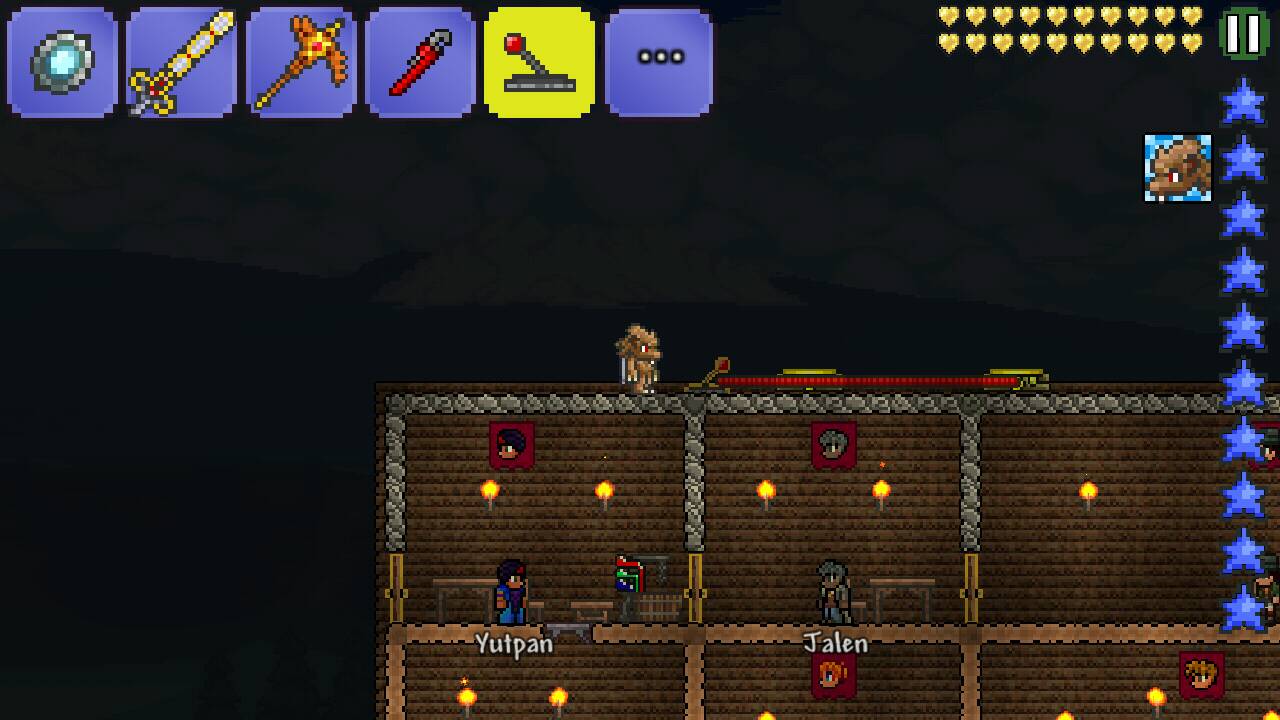Select the magic mirror hotbar slot

(x=62, y=62)
